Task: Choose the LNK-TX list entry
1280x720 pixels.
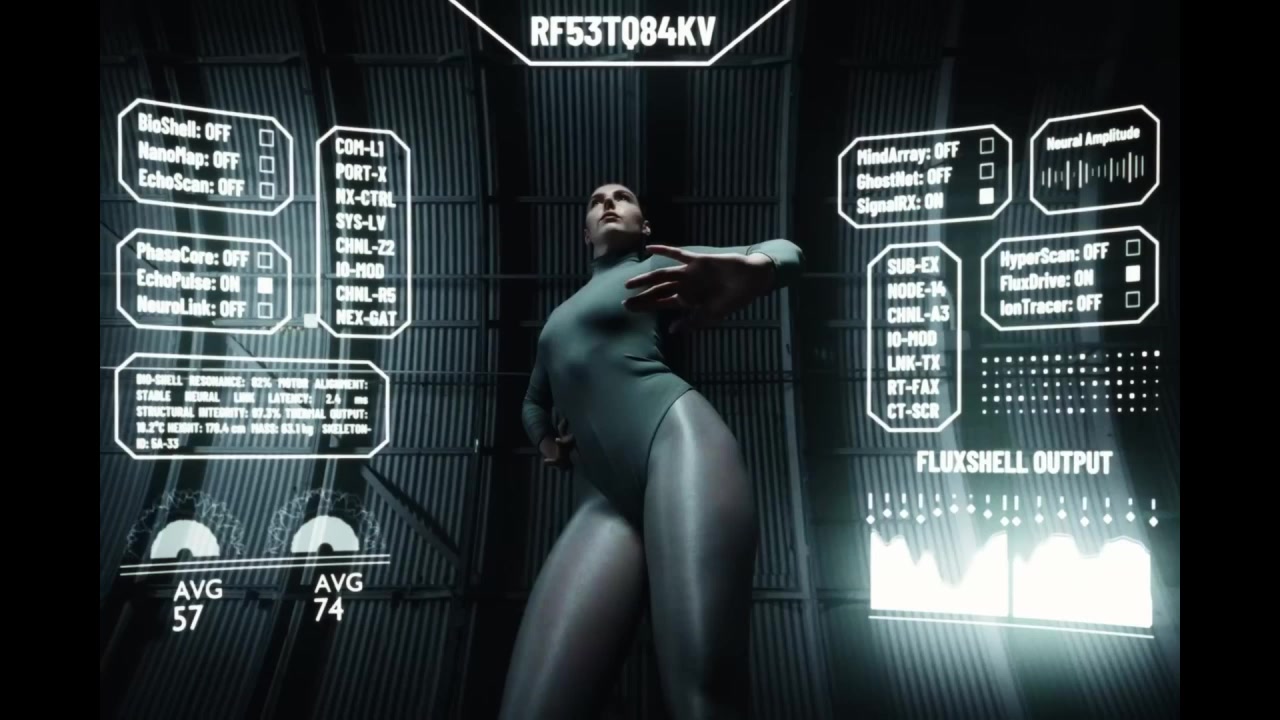Action: (x=913, y=363)
